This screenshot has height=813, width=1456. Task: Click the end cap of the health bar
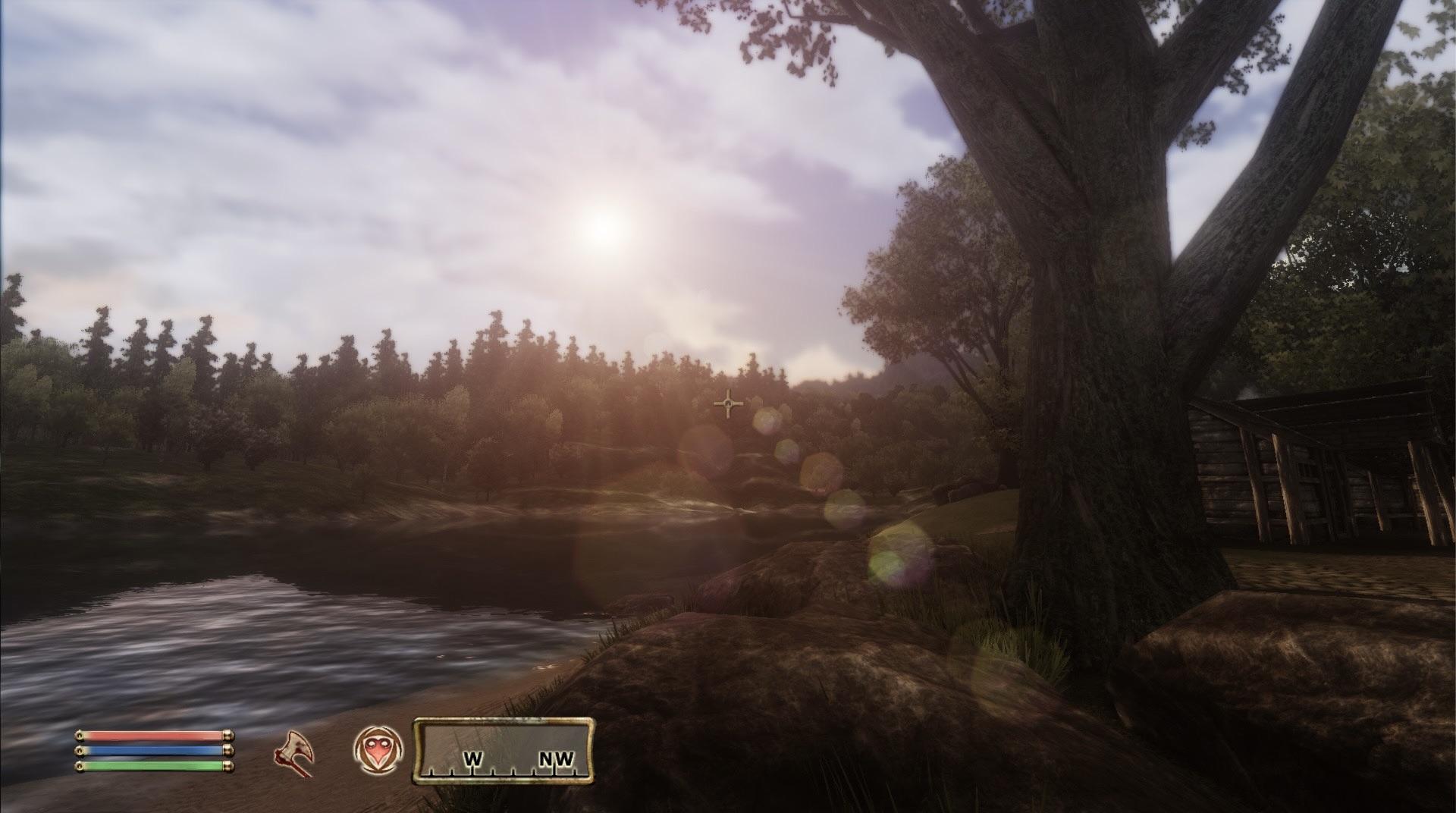(x=227, y=735)
